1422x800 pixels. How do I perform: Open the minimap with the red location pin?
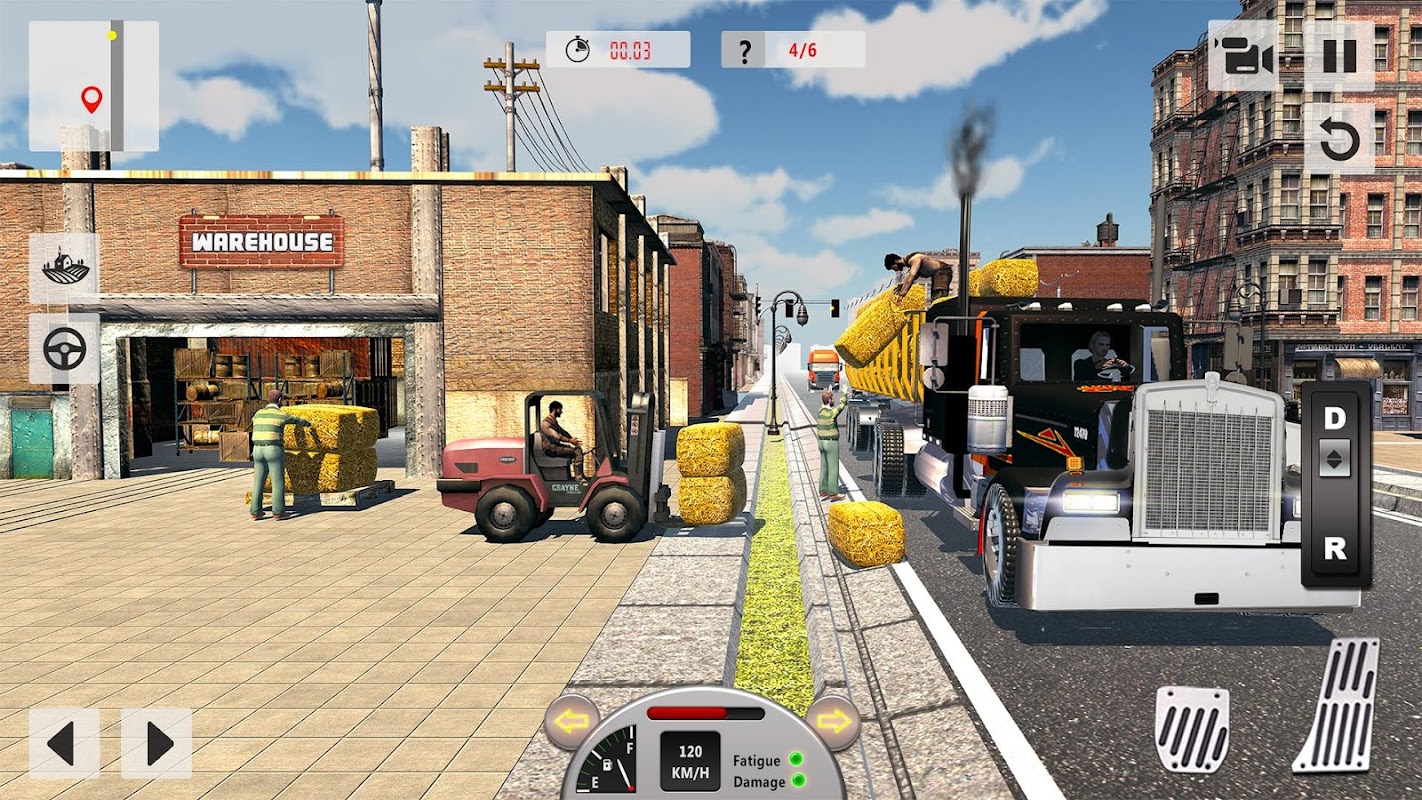(x=93, y=86)
